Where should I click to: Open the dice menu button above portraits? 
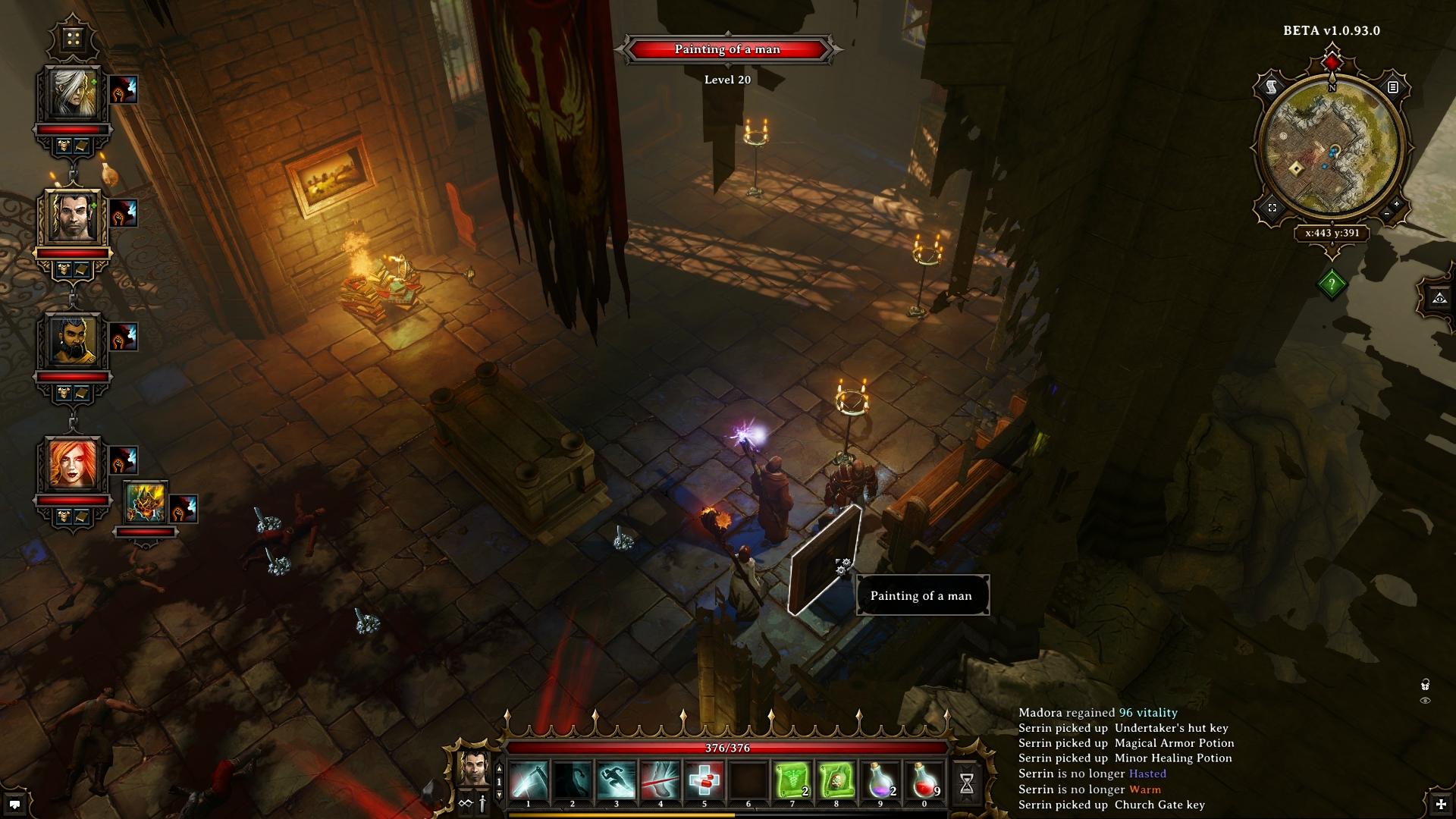(x=74, y=39)
